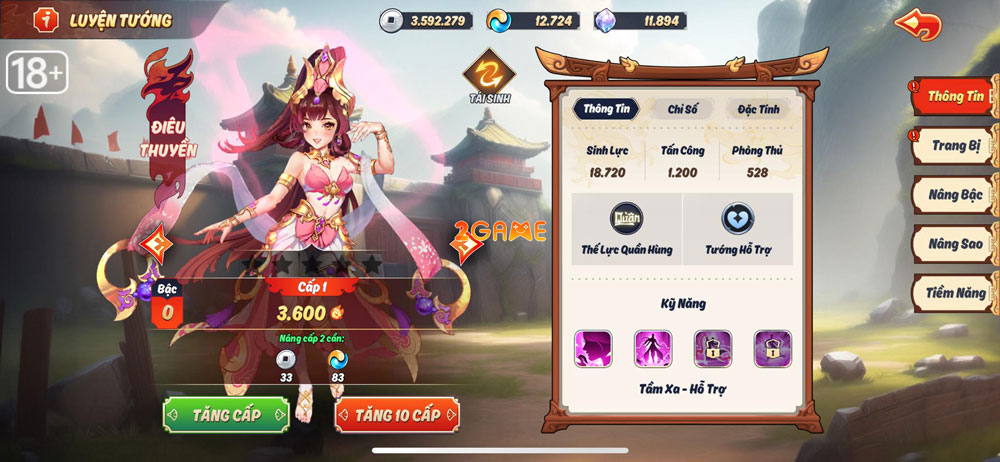Tap the Luyện Tướng info icon

click(46, 20)
